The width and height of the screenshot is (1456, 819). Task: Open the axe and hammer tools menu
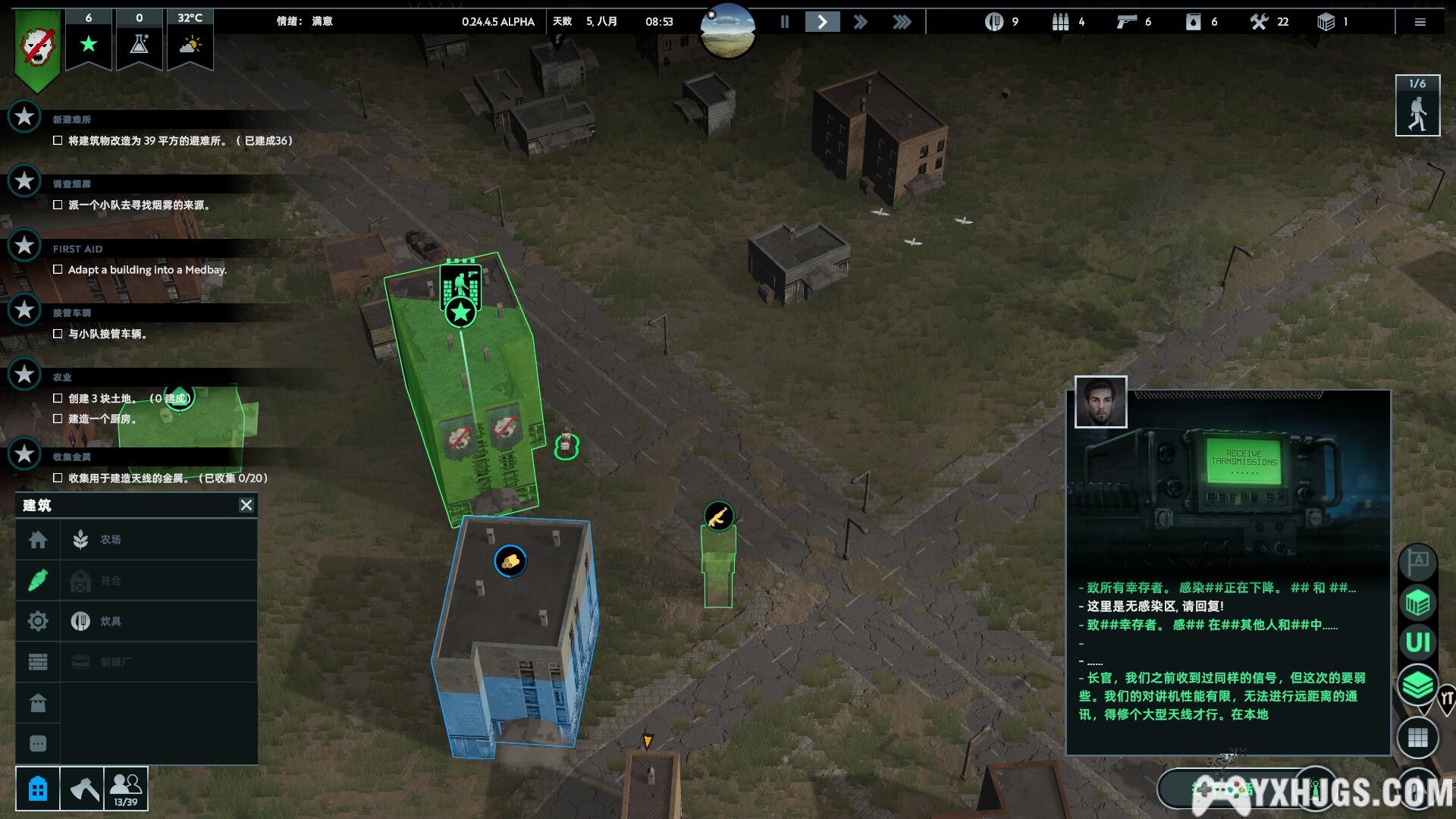coord(83,789)
